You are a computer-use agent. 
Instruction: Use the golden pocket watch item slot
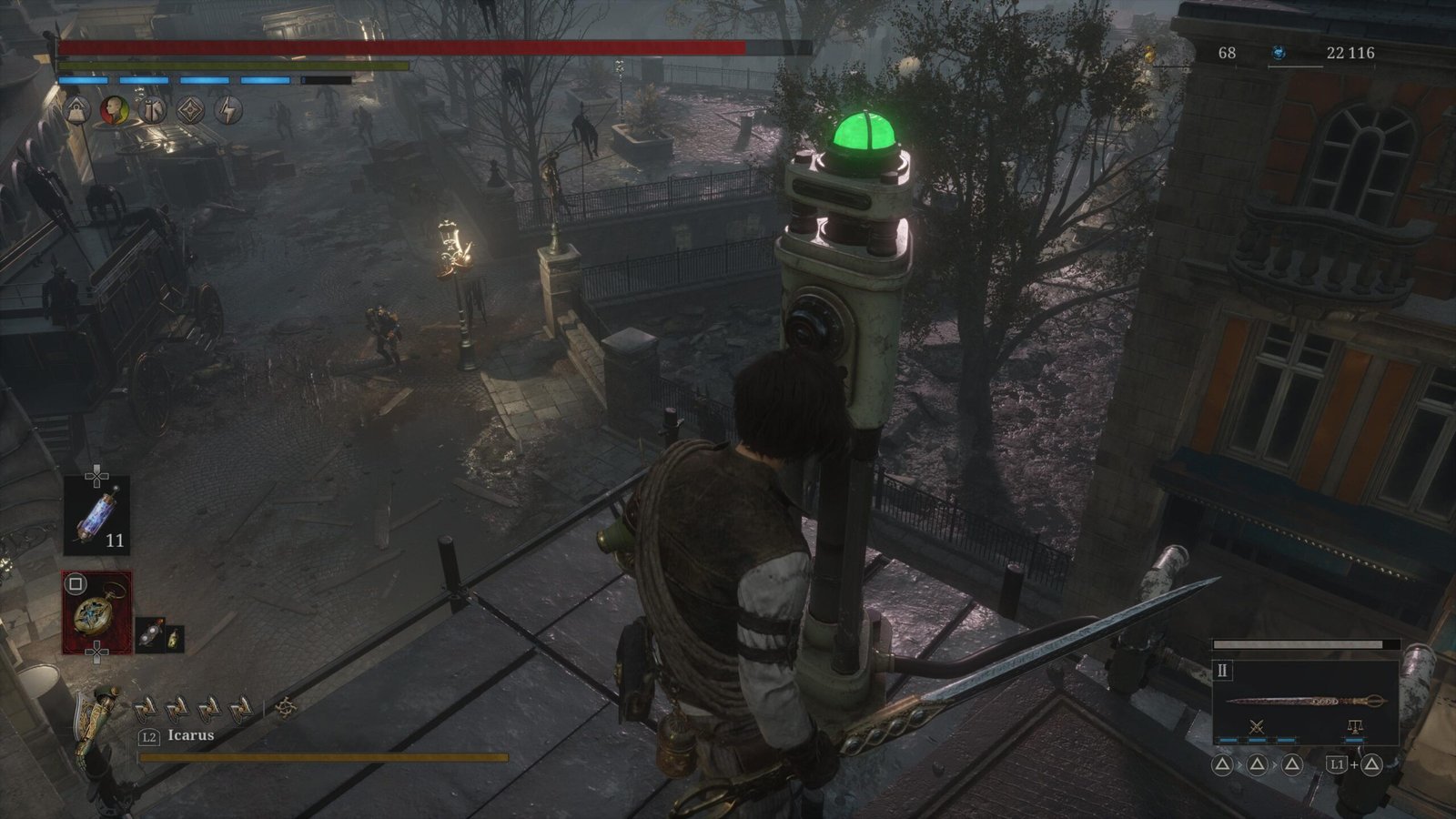point(96,612)
